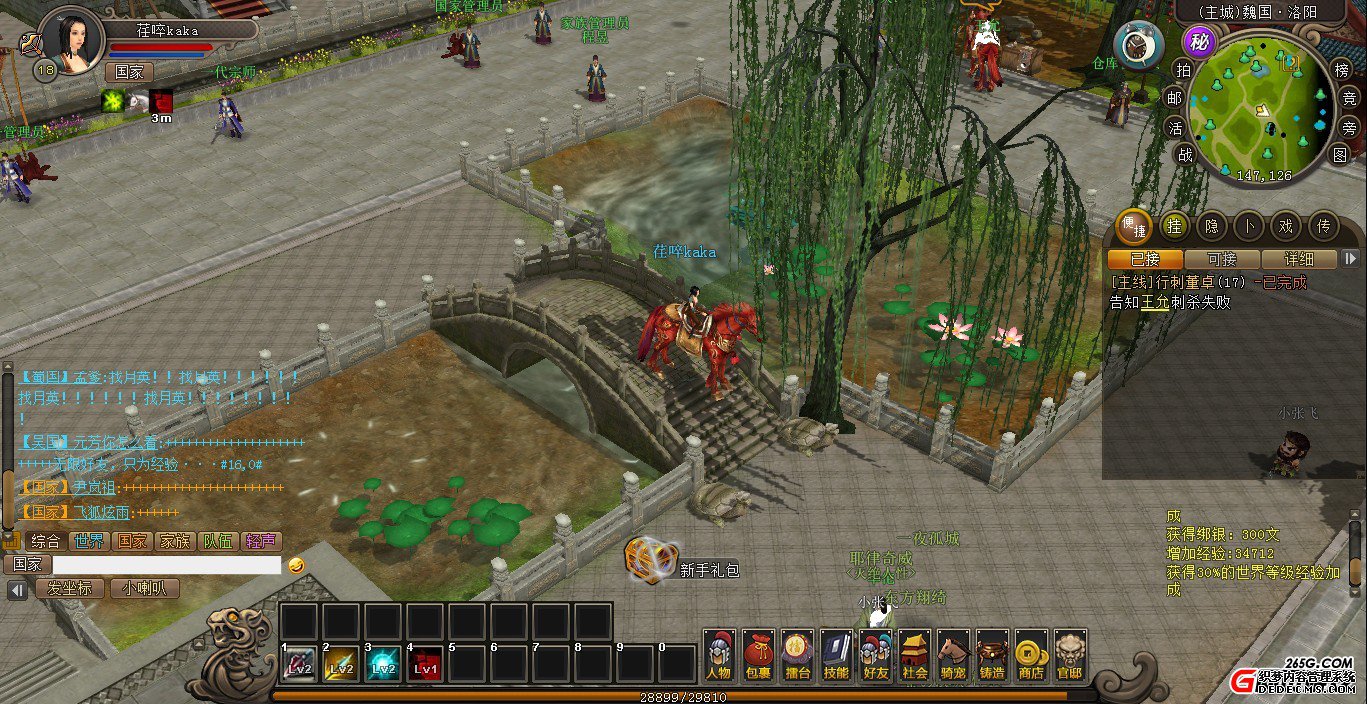Open the chat emoji picker

coord(296,565)
